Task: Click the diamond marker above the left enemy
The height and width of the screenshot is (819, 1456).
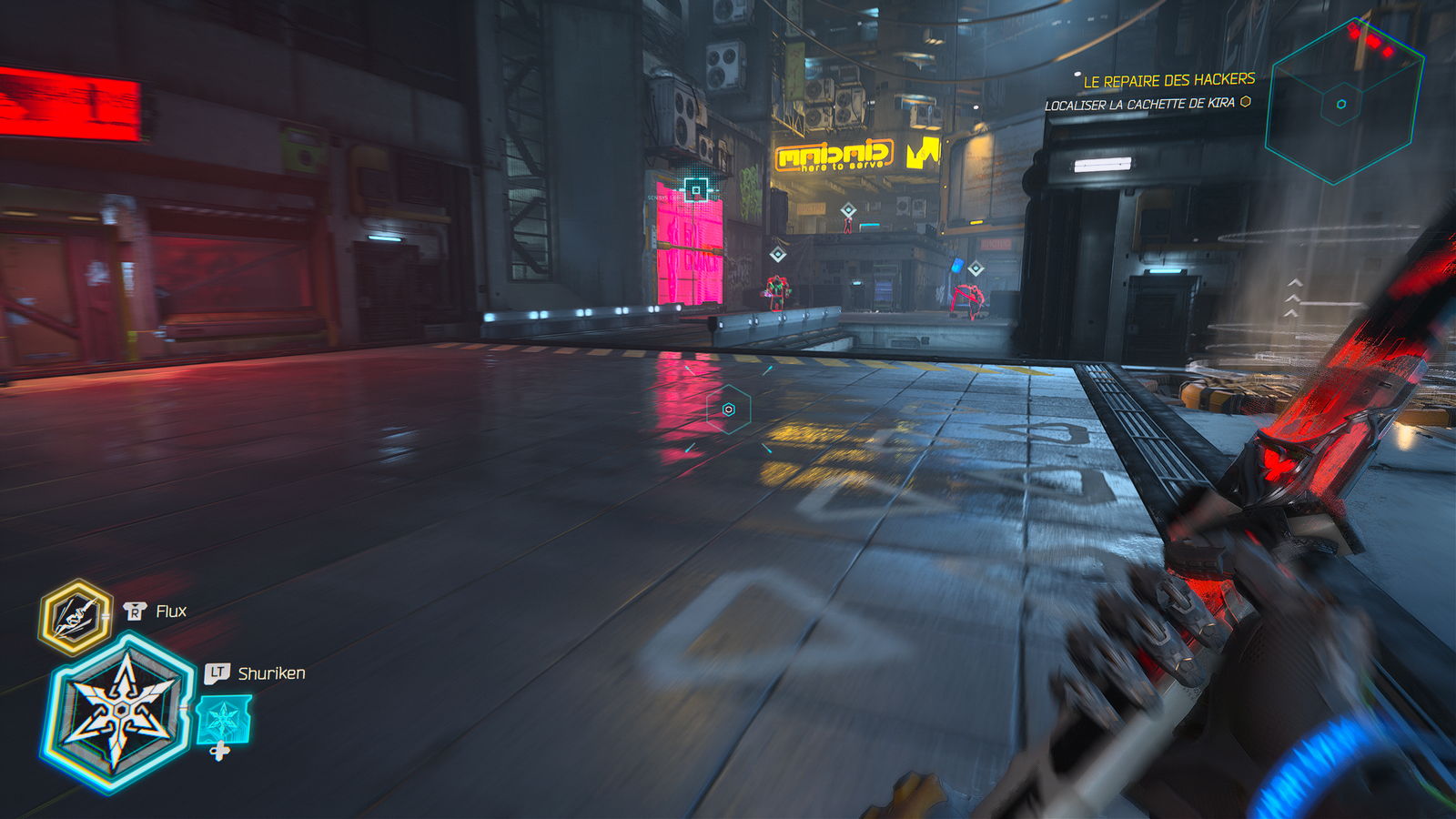Action: click(778, 254)
